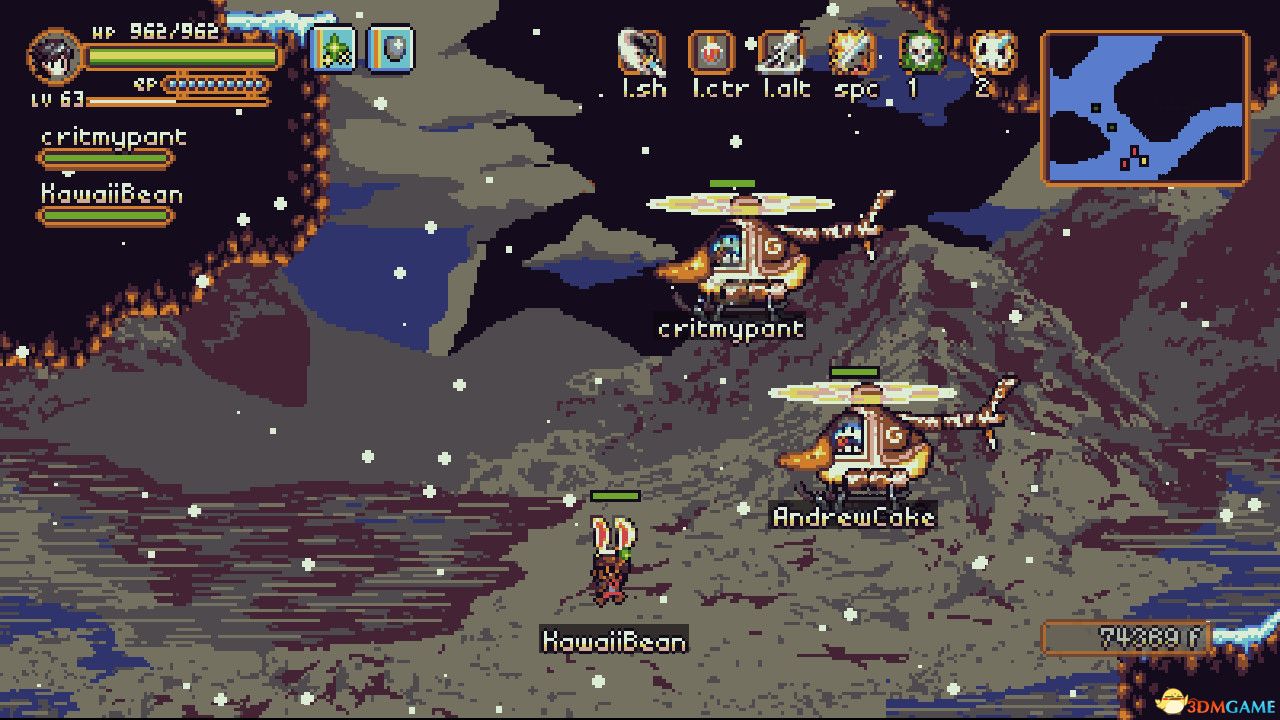Activate the feather blade skill on l.sh
The image size is (1280, 720).
[642, 52]
